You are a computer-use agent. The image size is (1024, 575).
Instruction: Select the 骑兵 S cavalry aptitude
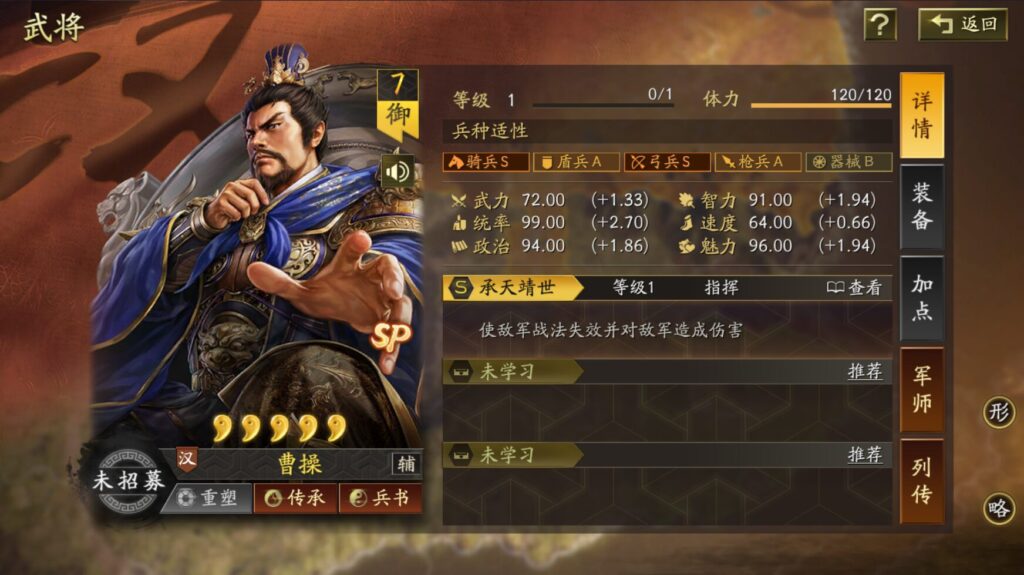coord(485,162)
